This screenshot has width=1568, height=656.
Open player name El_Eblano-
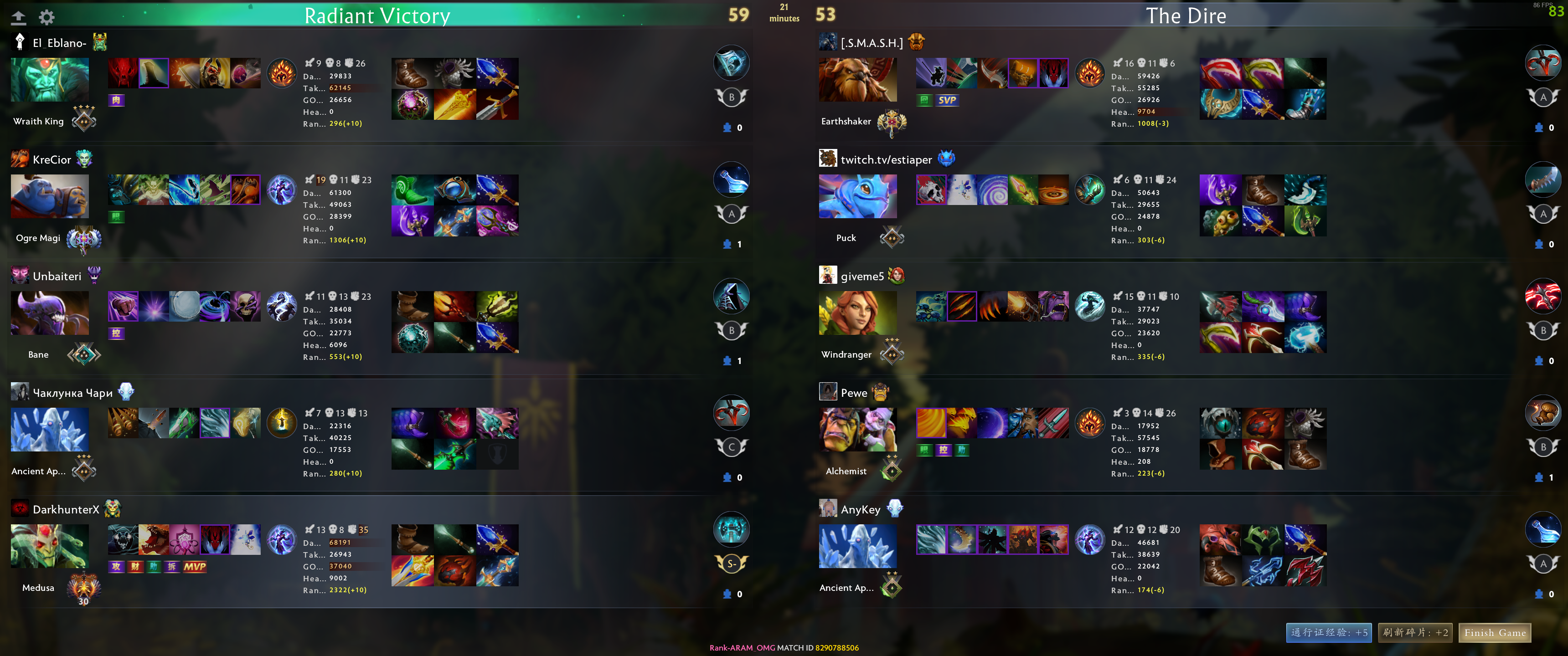coord(59,43)
